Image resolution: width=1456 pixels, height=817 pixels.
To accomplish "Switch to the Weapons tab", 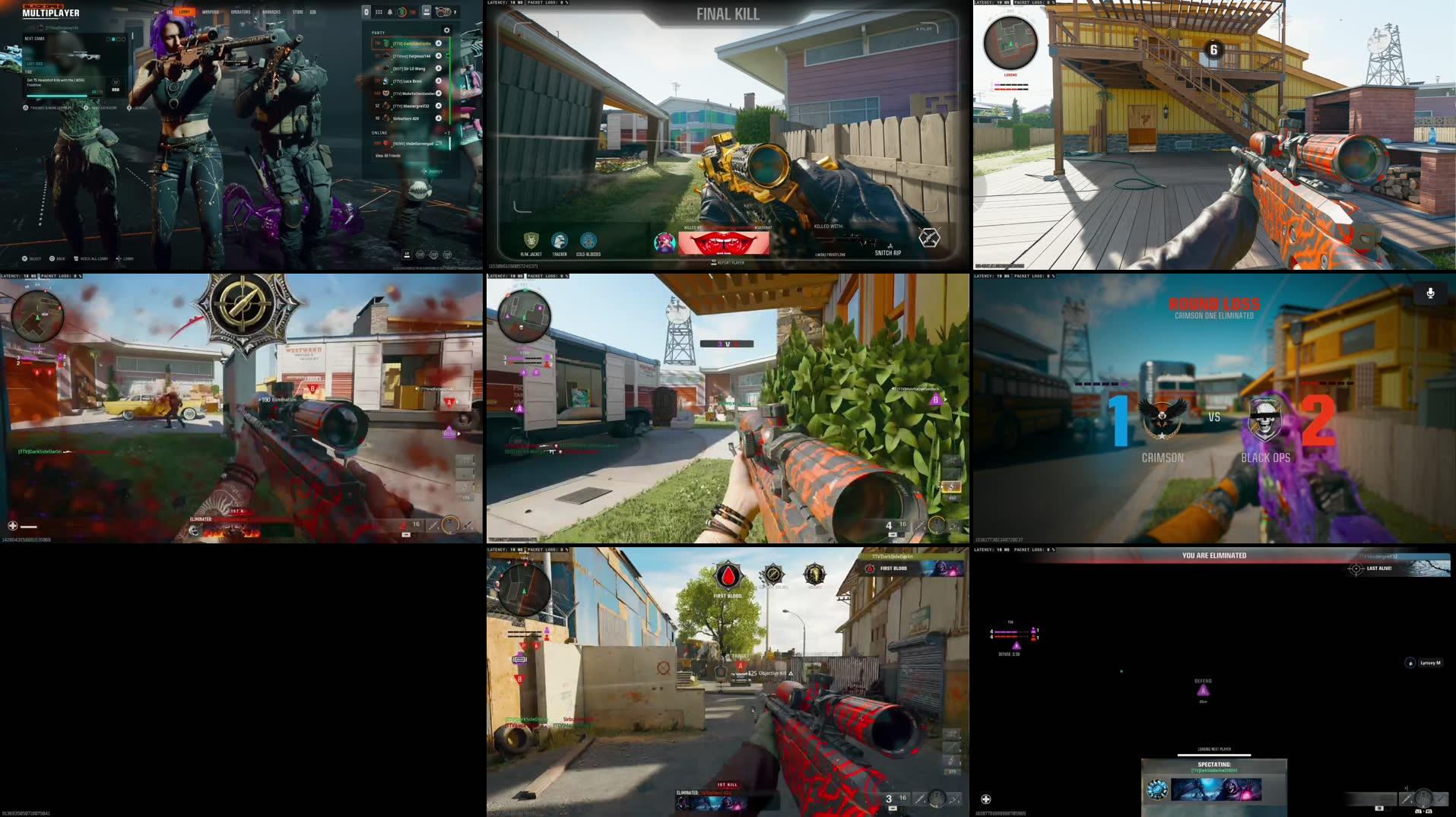I will [x=211, y=11].
